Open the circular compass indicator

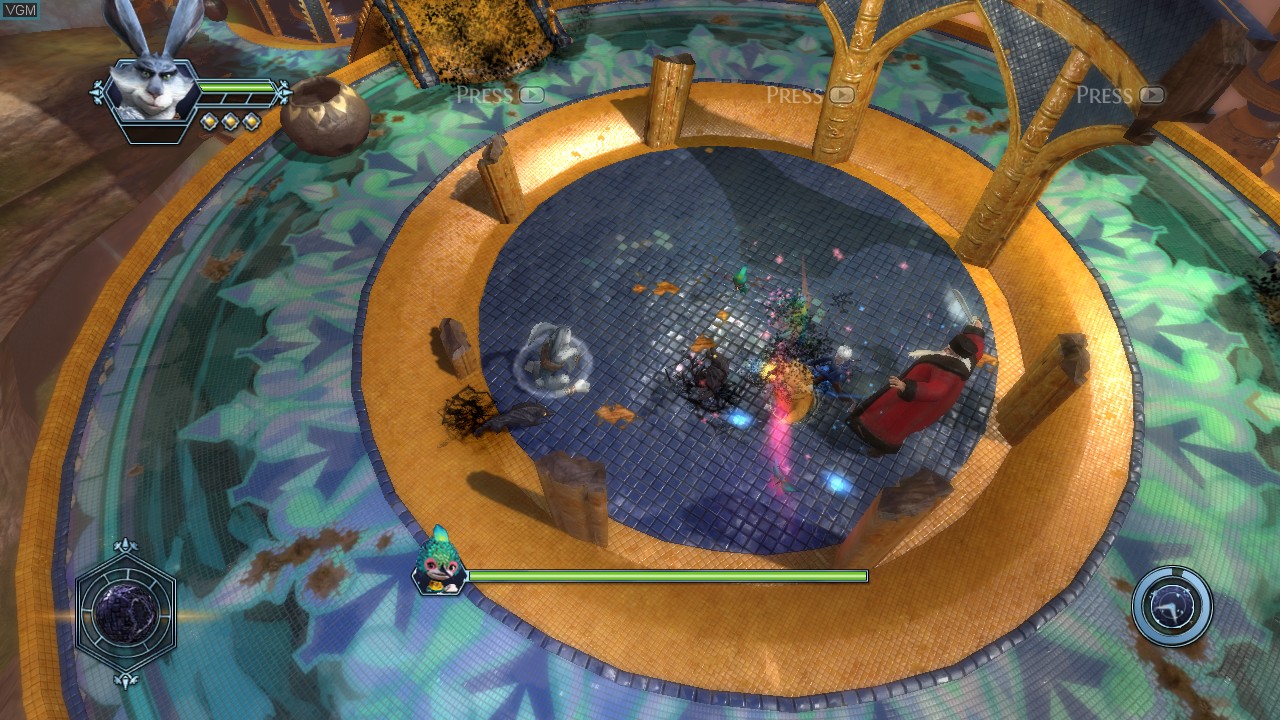tap(1173, 606)
